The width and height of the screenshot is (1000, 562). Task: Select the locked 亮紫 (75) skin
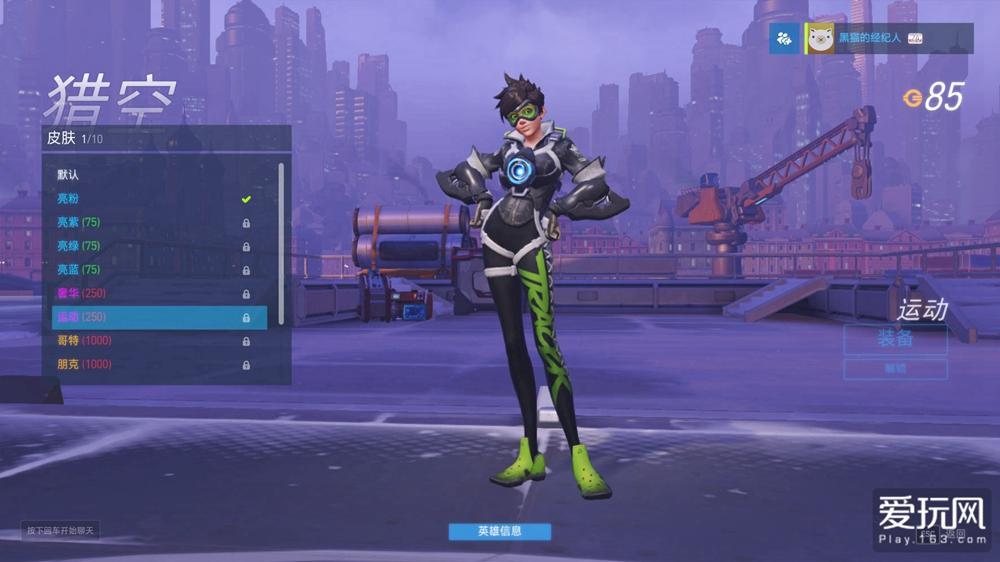(x=150, y=222)
